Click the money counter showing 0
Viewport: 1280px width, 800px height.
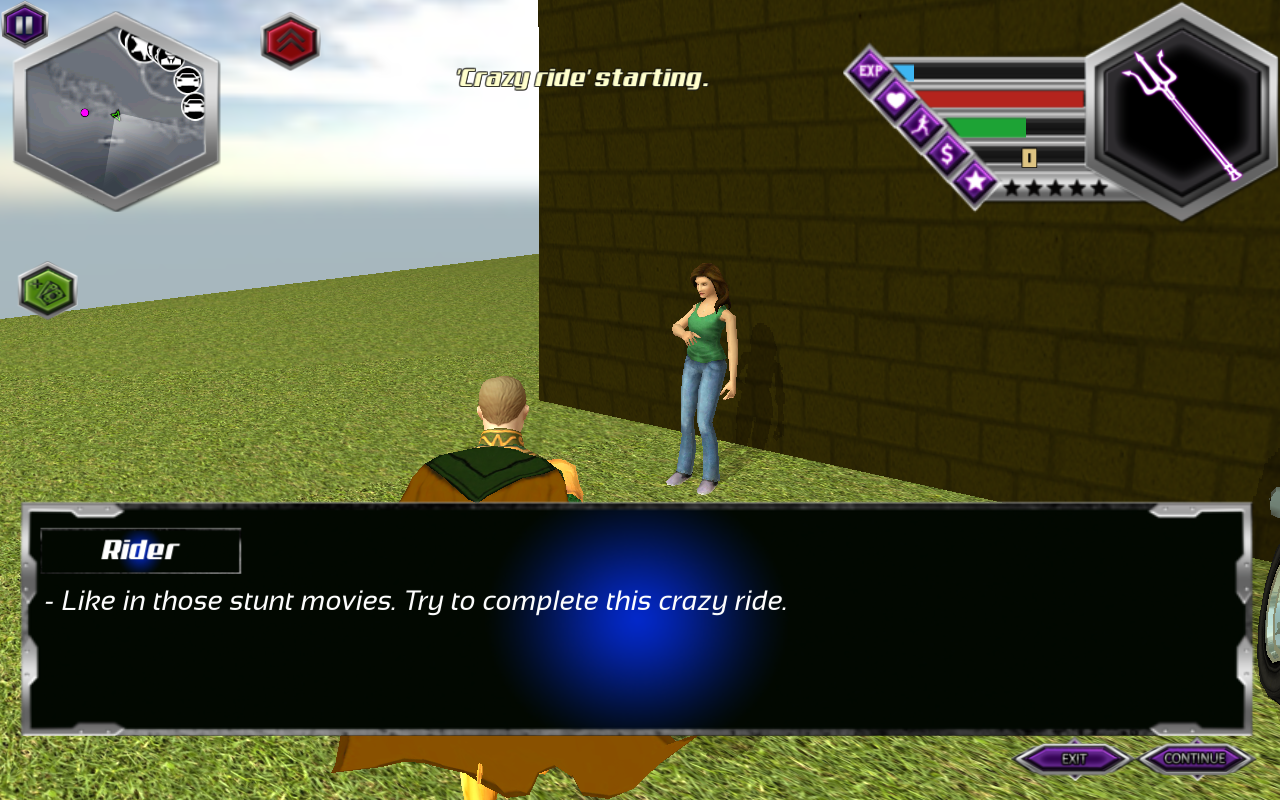pyautogui.click(x=1030, y=157)
